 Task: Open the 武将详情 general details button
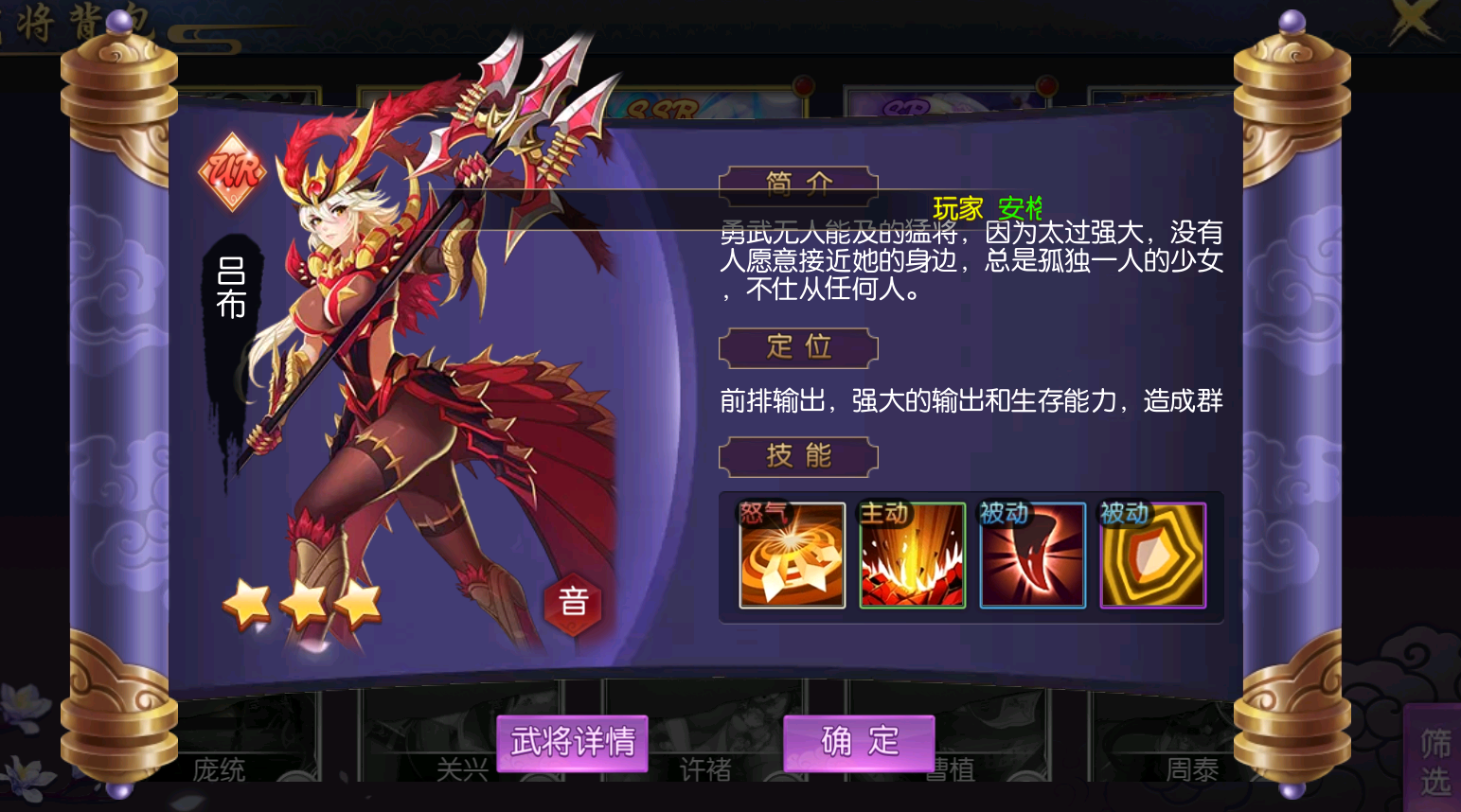[570, 743]
